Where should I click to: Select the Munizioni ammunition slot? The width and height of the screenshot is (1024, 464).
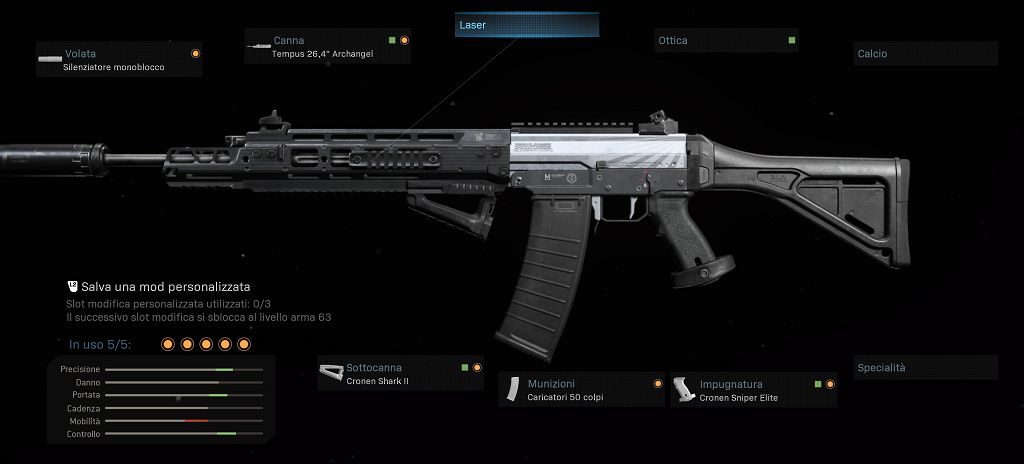tap(582, 390)
